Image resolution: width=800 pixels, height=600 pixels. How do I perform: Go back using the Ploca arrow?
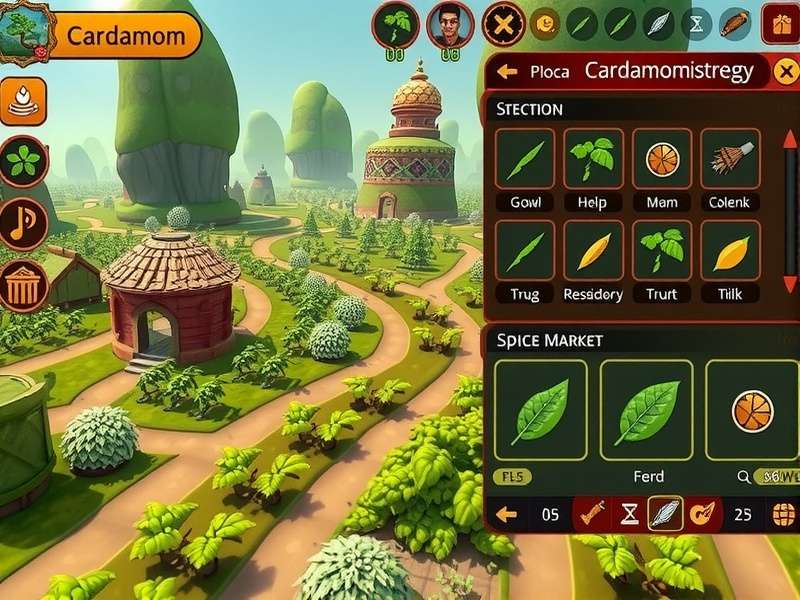pyautogui.click(x=507, y=71)
